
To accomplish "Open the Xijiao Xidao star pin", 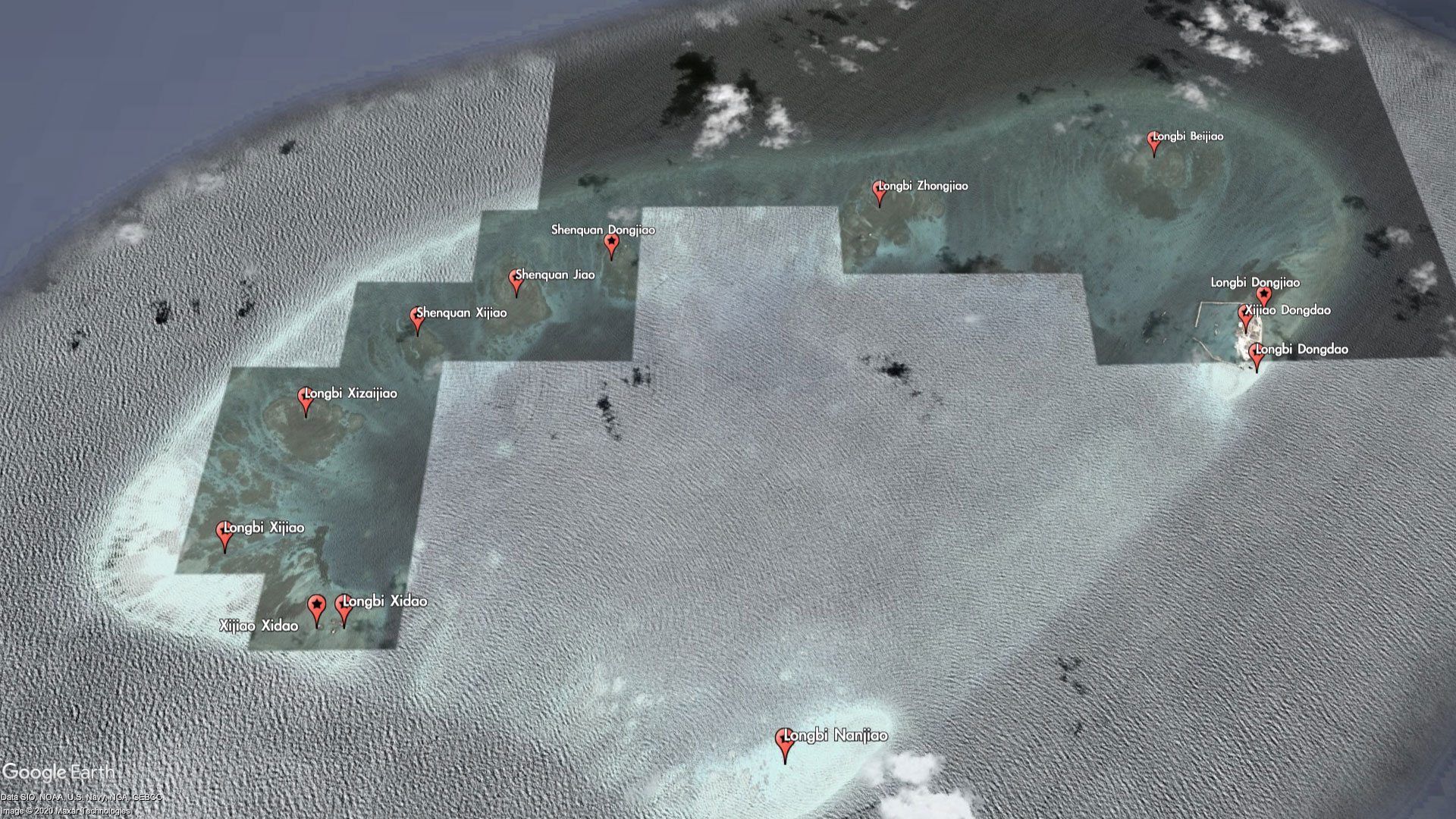I will (317, 607).
